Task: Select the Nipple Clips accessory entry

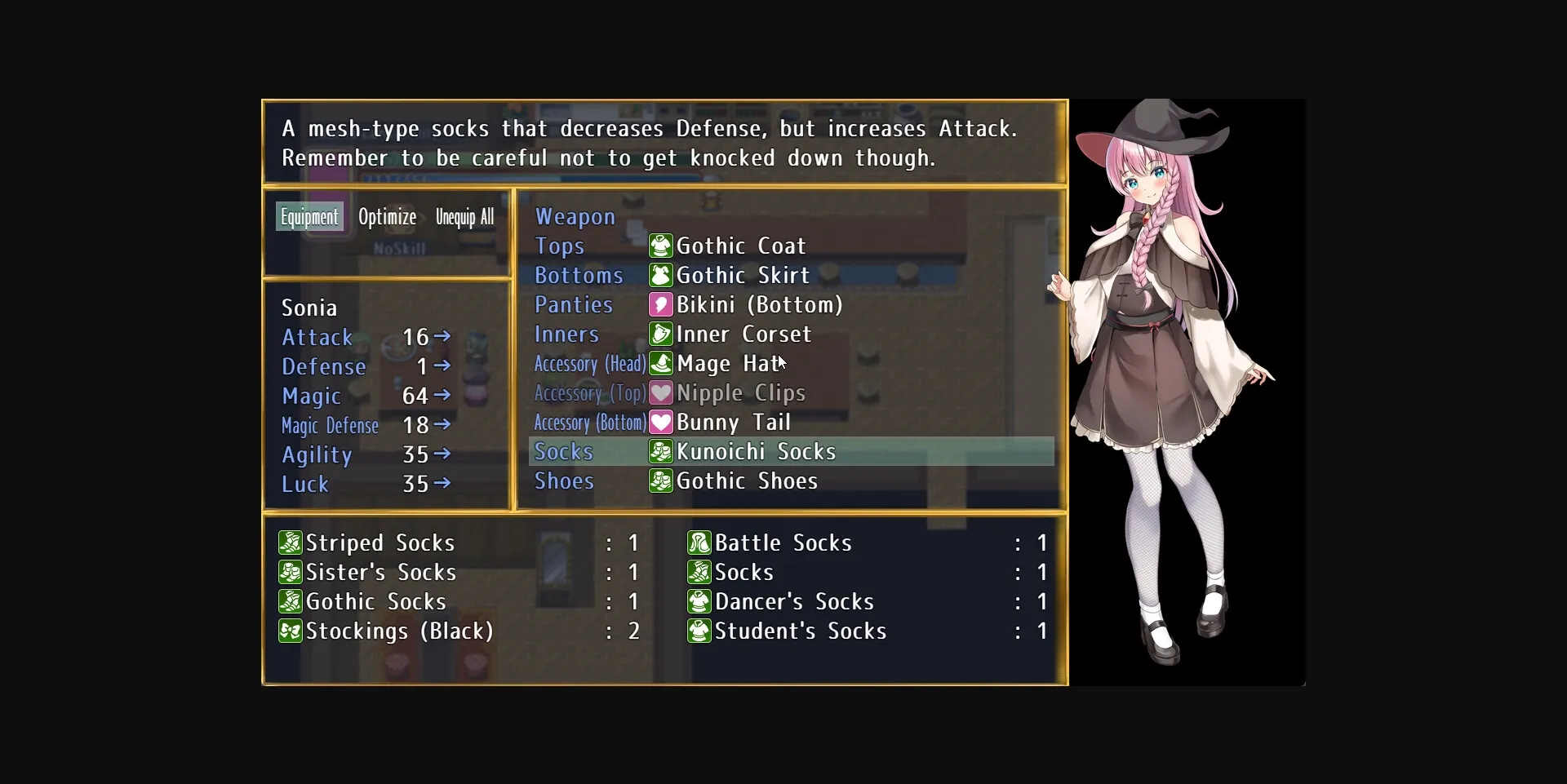Action: 742,392
